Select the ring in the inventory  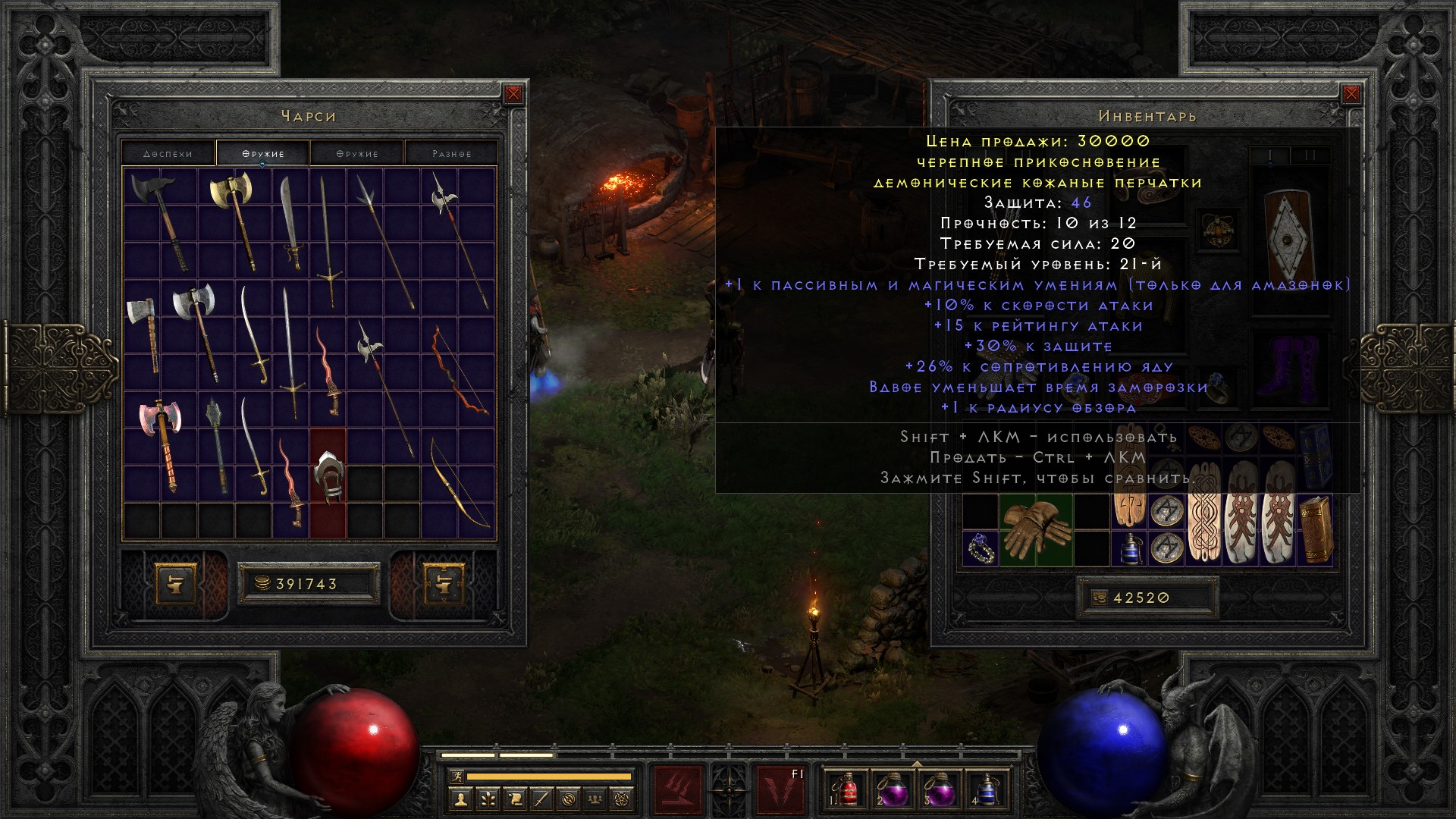click(980, 548)
